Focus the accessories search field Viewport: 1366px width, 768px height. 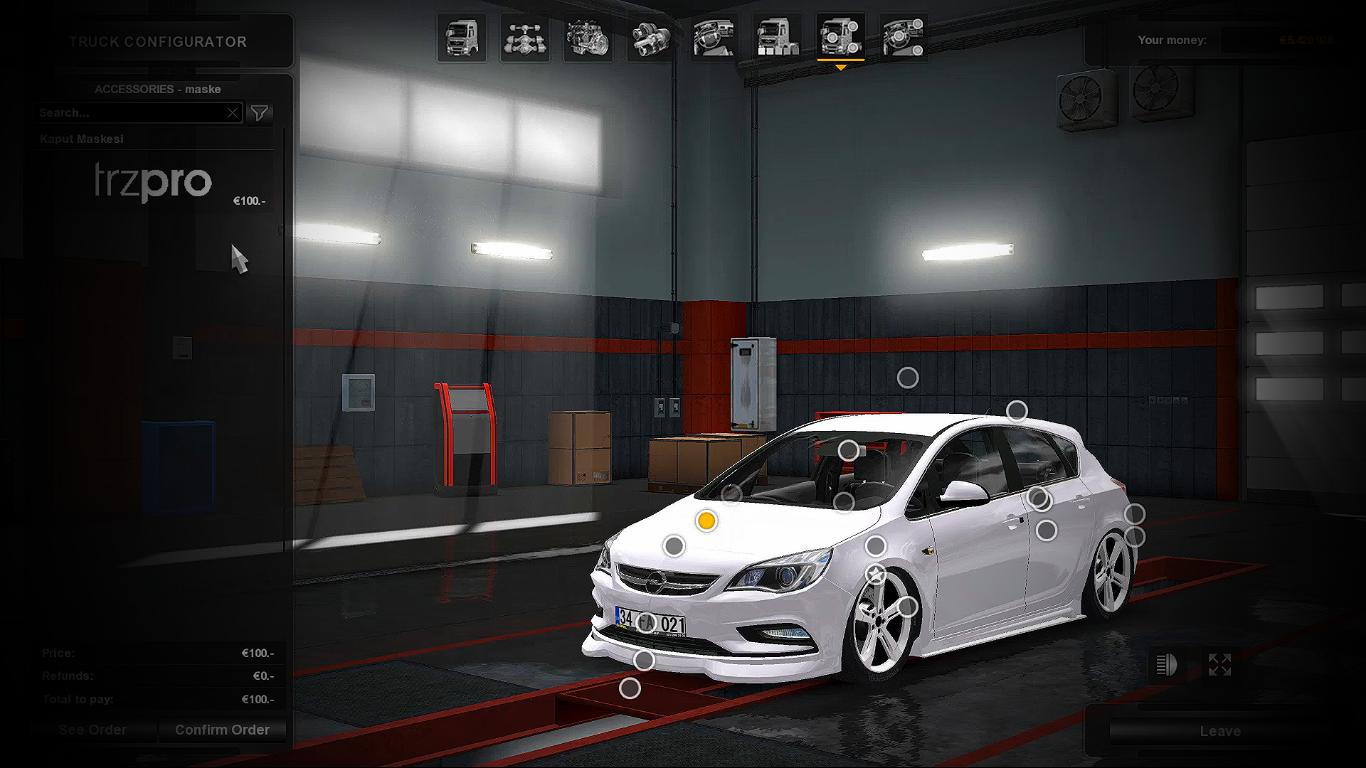tap(130, 113)
